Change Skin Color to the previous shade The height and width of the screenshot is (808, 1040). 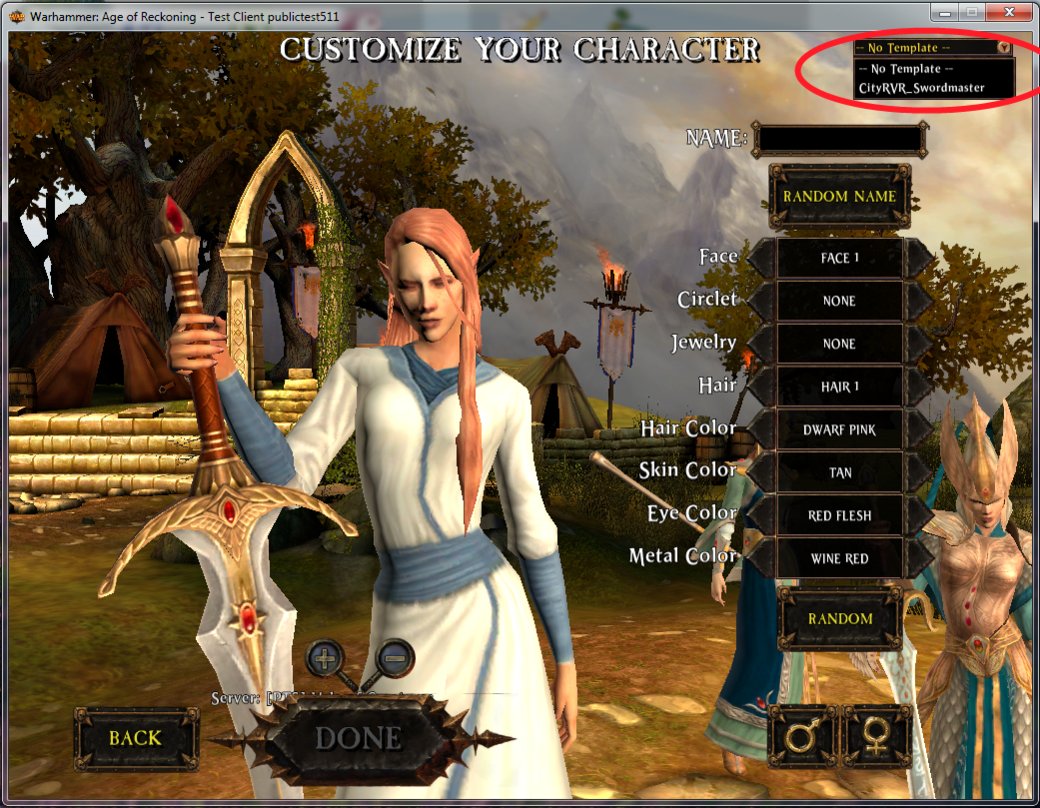pos(760,473)
